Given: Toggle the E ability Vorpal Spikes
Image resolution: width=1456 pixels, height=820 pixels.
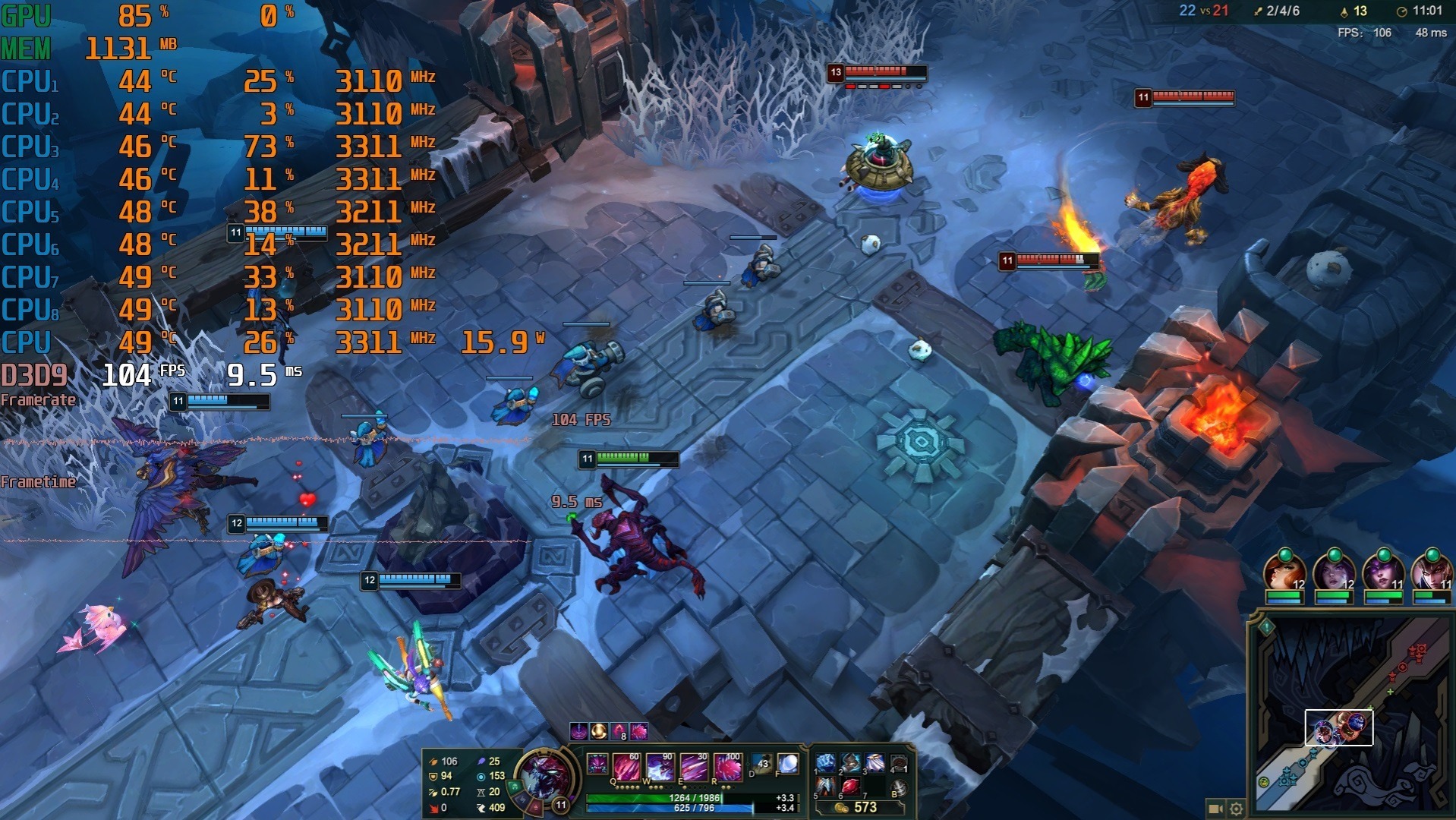Looking at the screenshot, I should [x=693, y=768].
